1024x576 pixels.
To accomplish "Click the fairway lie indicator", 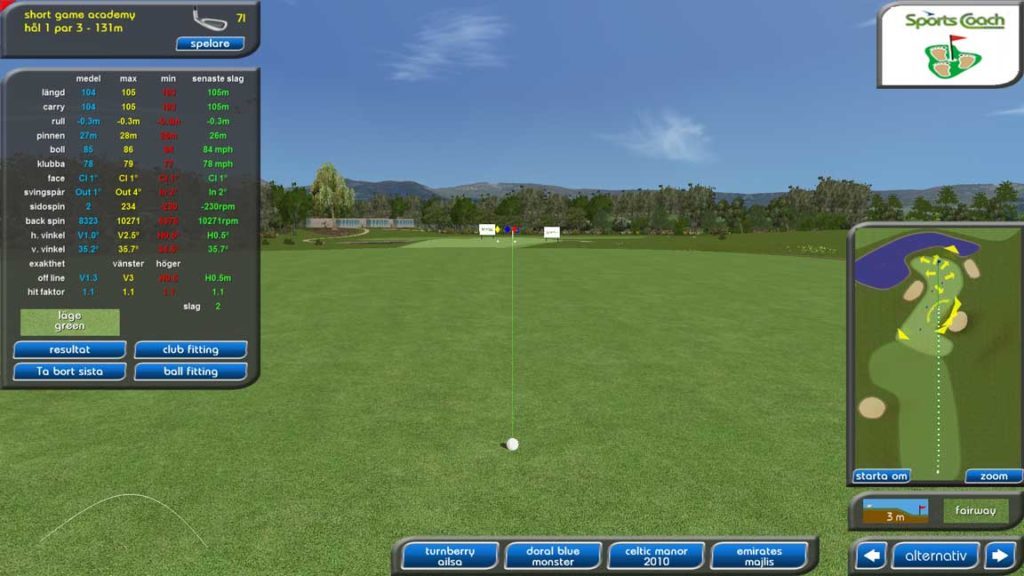I will [975, 511].
